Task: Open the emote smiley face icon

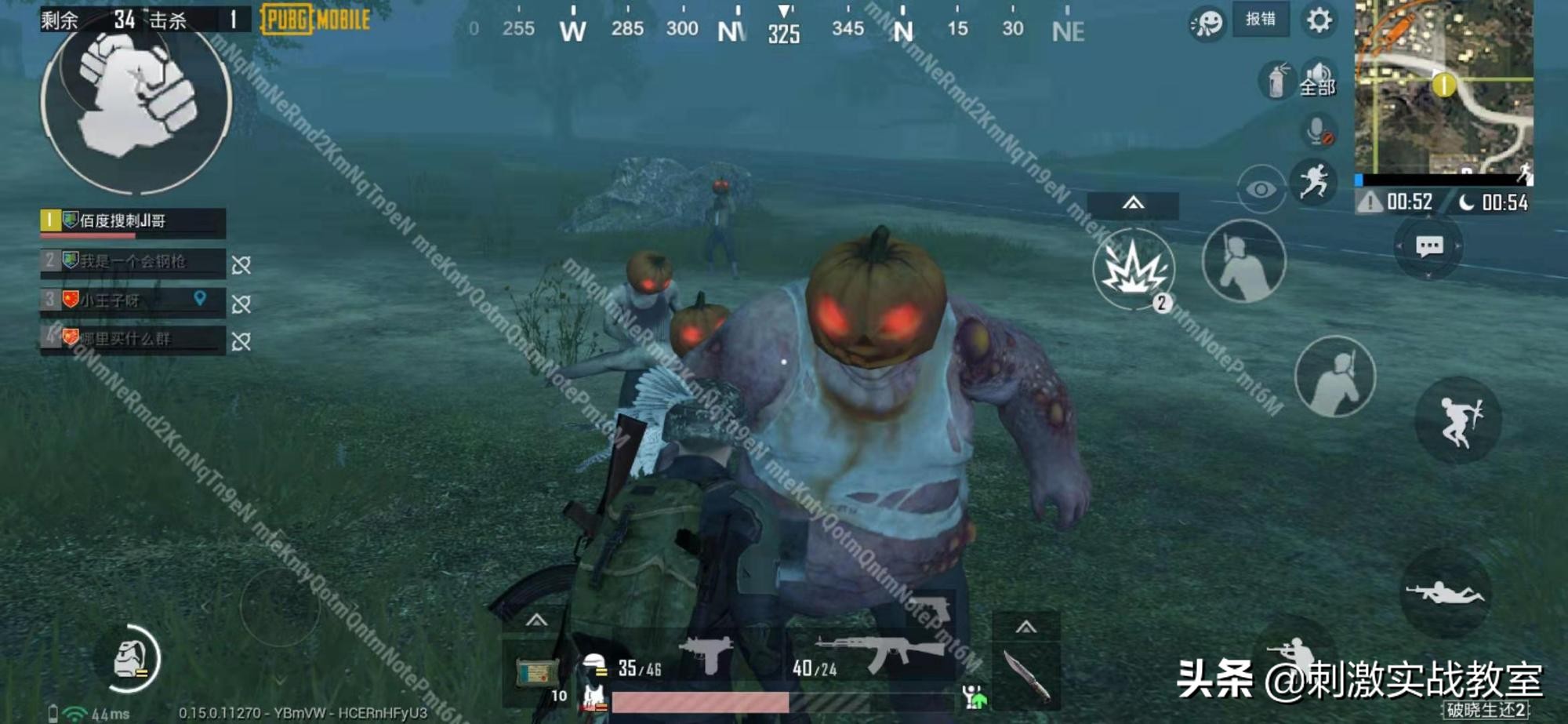Action: (1207, 23)
